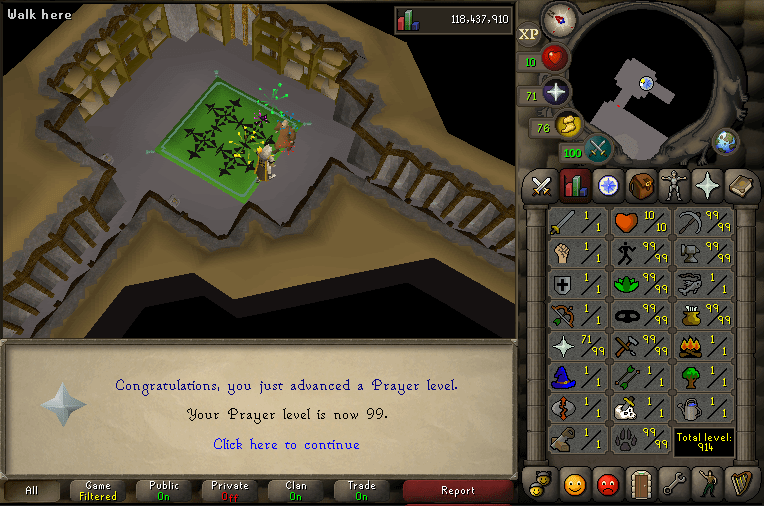Choose the Hitpoints heart skill tile
The image size is (764, 506).
point(639,223)
